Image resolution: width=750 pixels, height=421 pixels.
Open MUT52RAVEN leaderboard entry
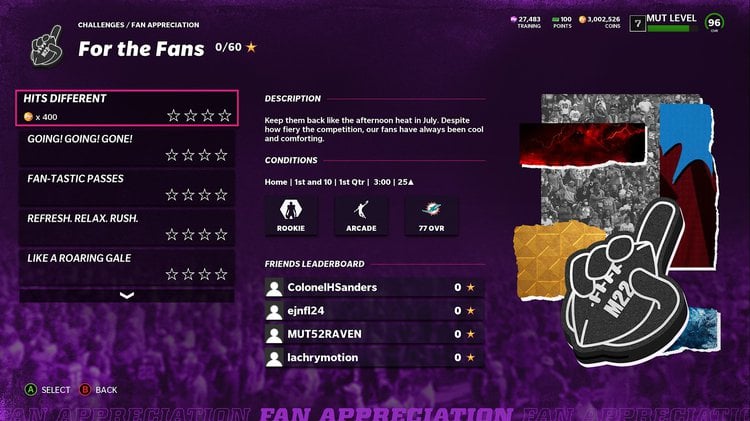(374, 334)
